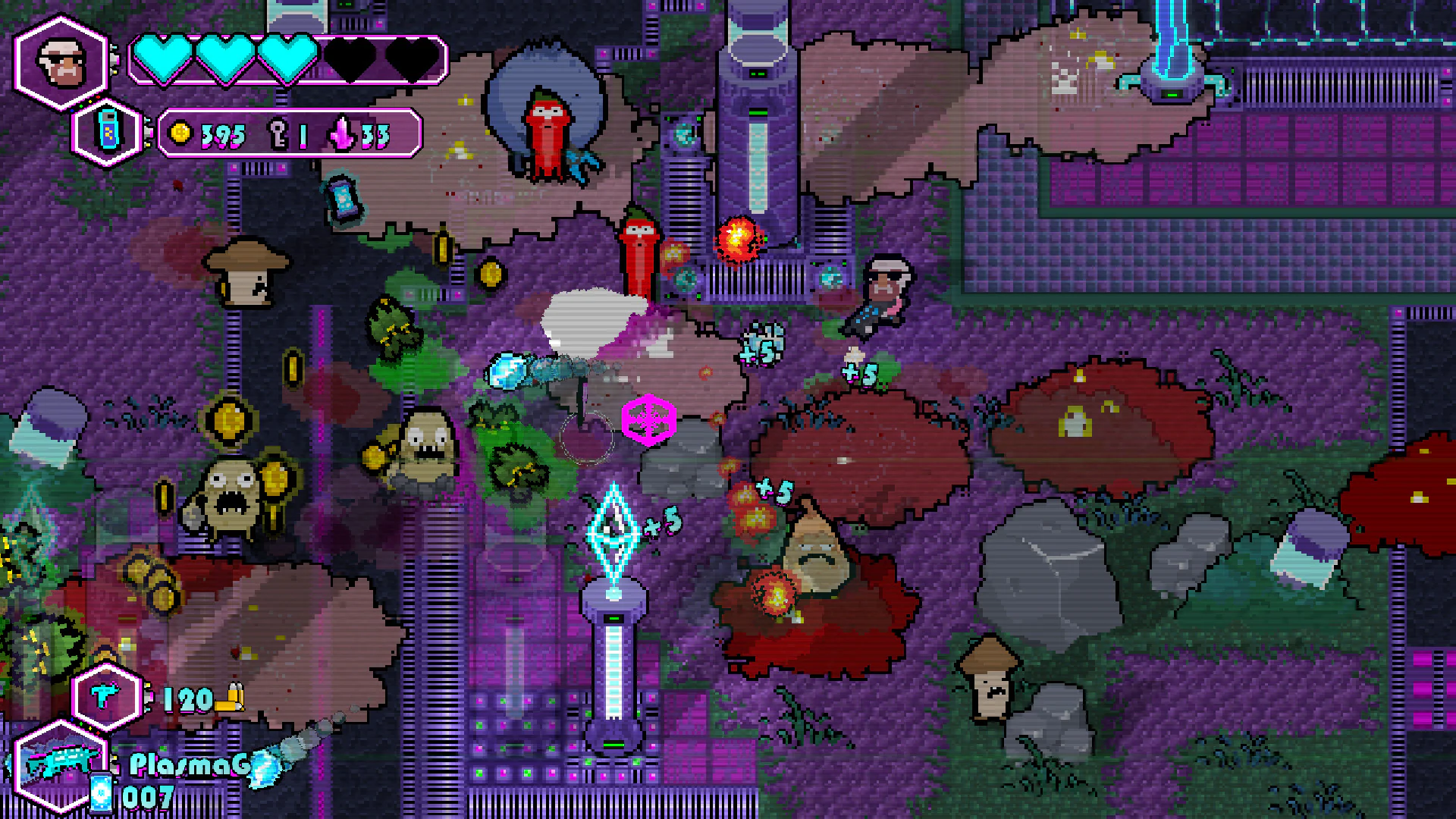Select the character portrait in the hexagon frame

(x=62, y=62)
